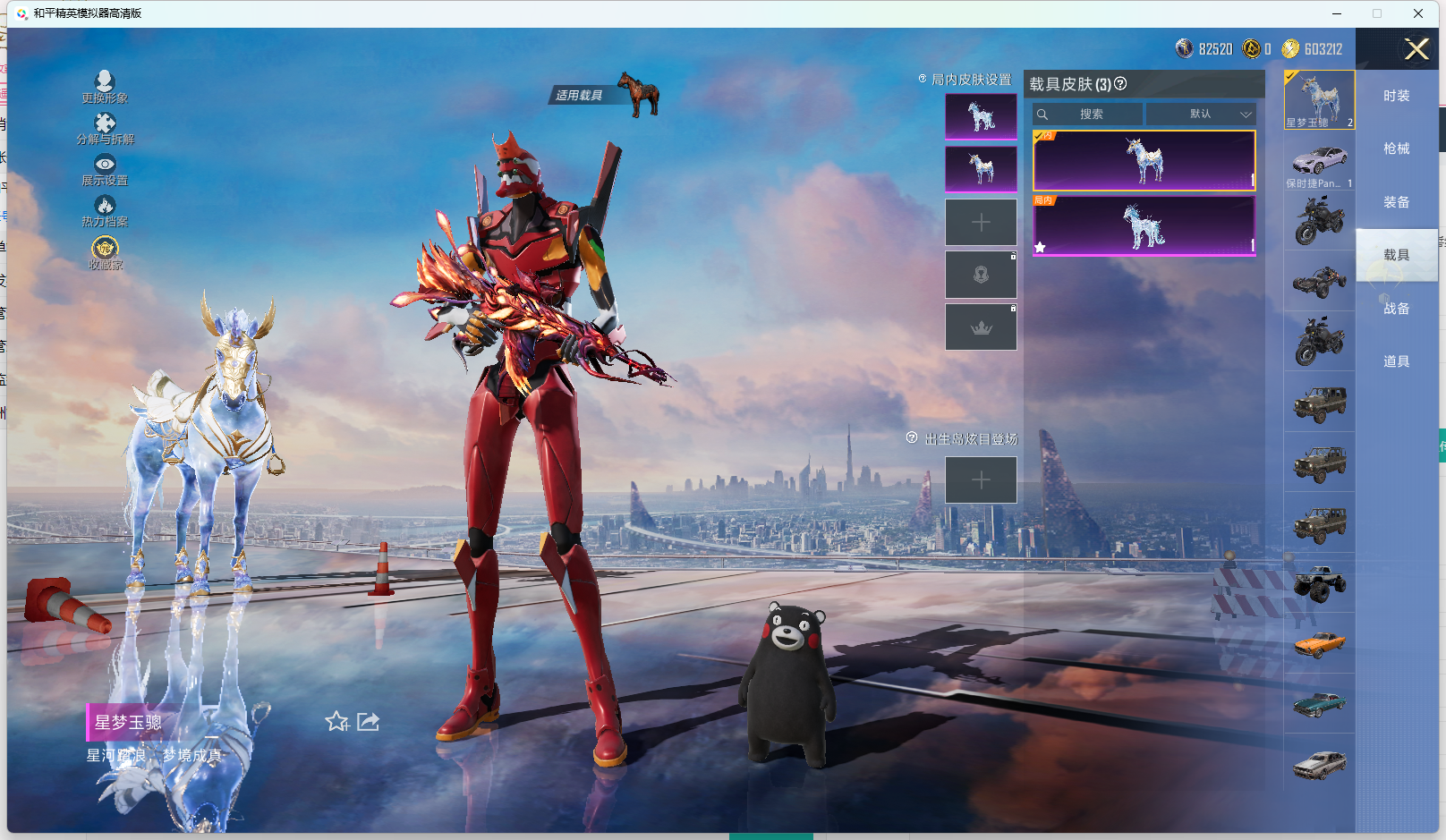Image resolution: width=1446 pixels, height=840 pixels.
Task: Minimize the emulator window
Action: (1336, 13)
